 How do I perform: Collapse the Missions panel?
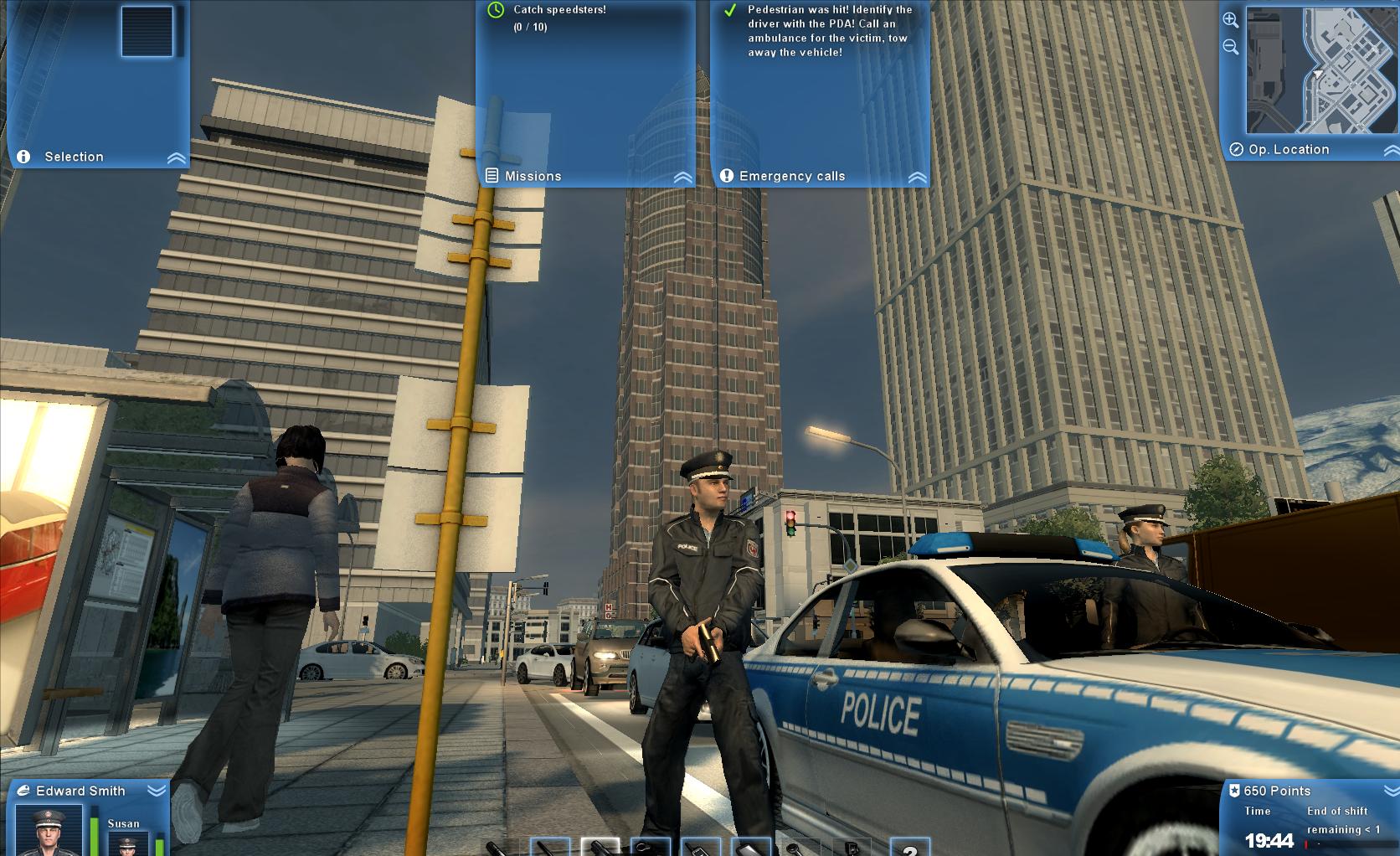[x=683, y=178]
